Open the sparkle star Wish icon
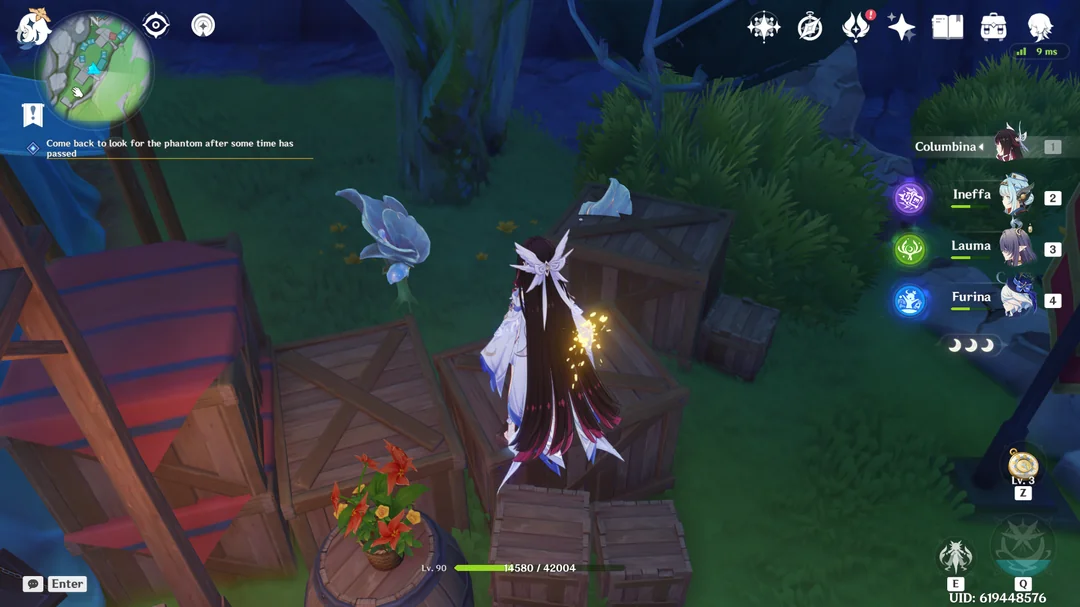 tap(901, 27)
